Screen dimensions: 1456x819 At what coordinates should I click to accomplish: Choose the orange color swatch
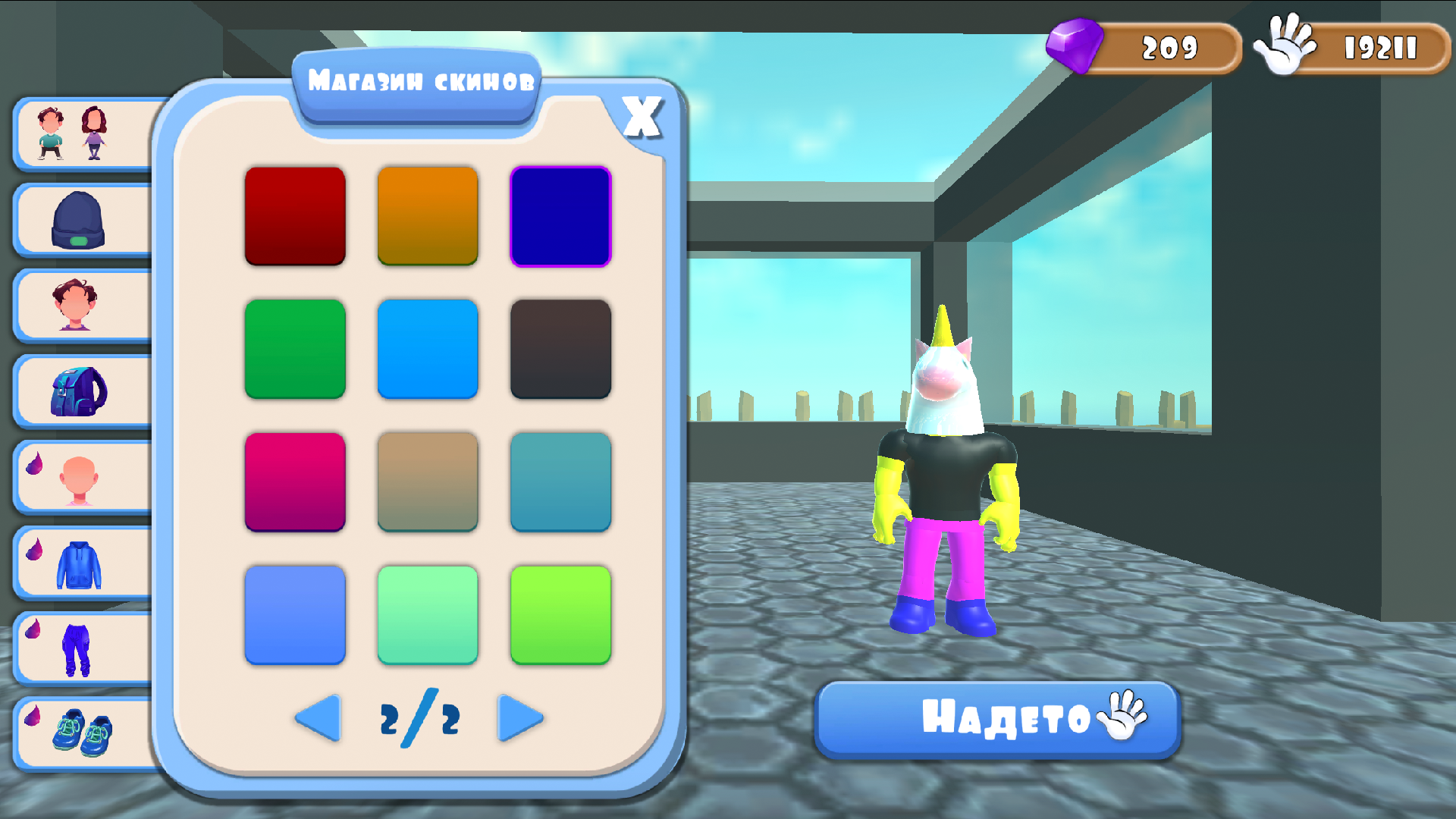coord(428,215)
